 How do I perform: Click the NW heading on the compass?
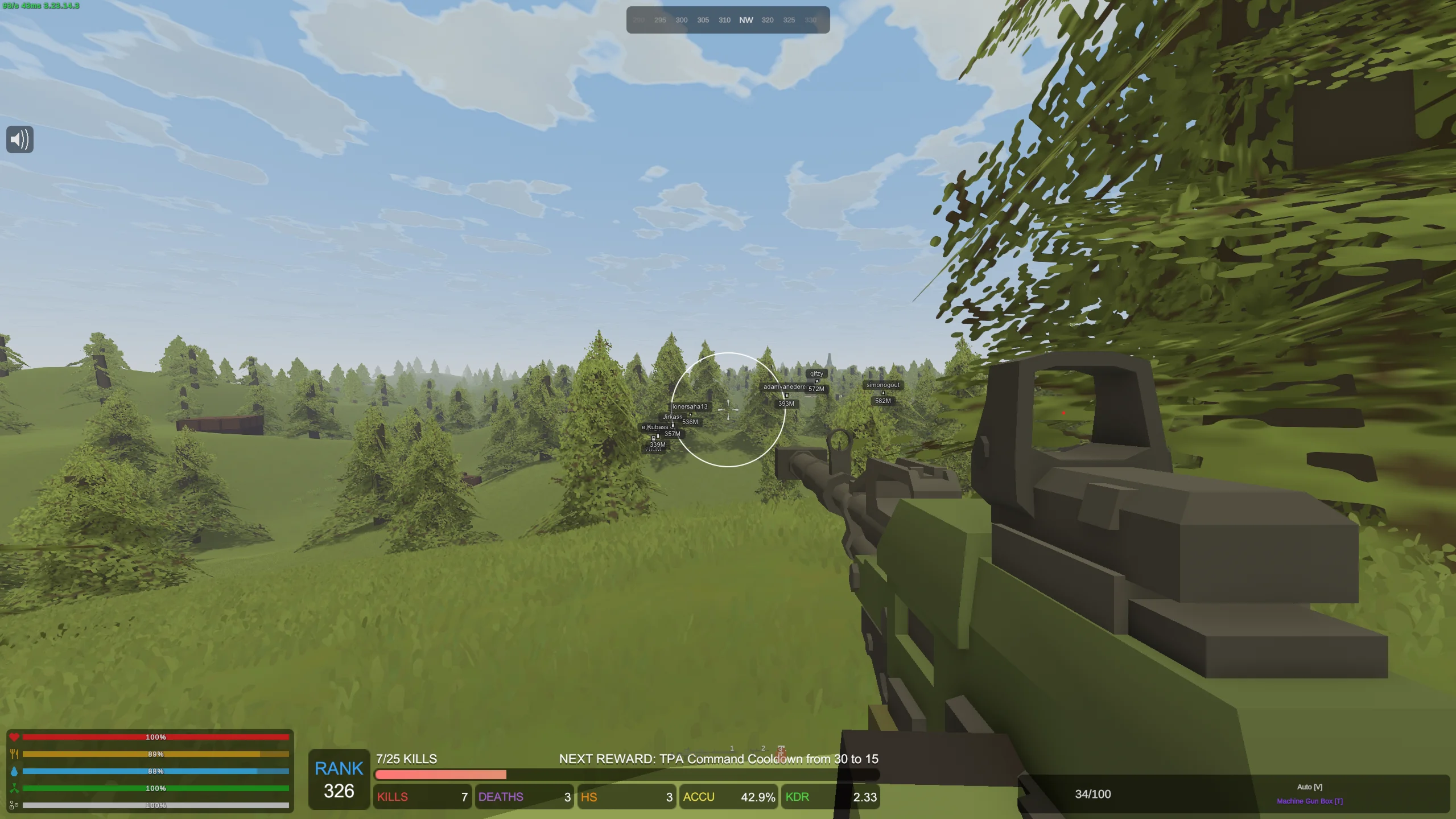(x=745, y=19)
